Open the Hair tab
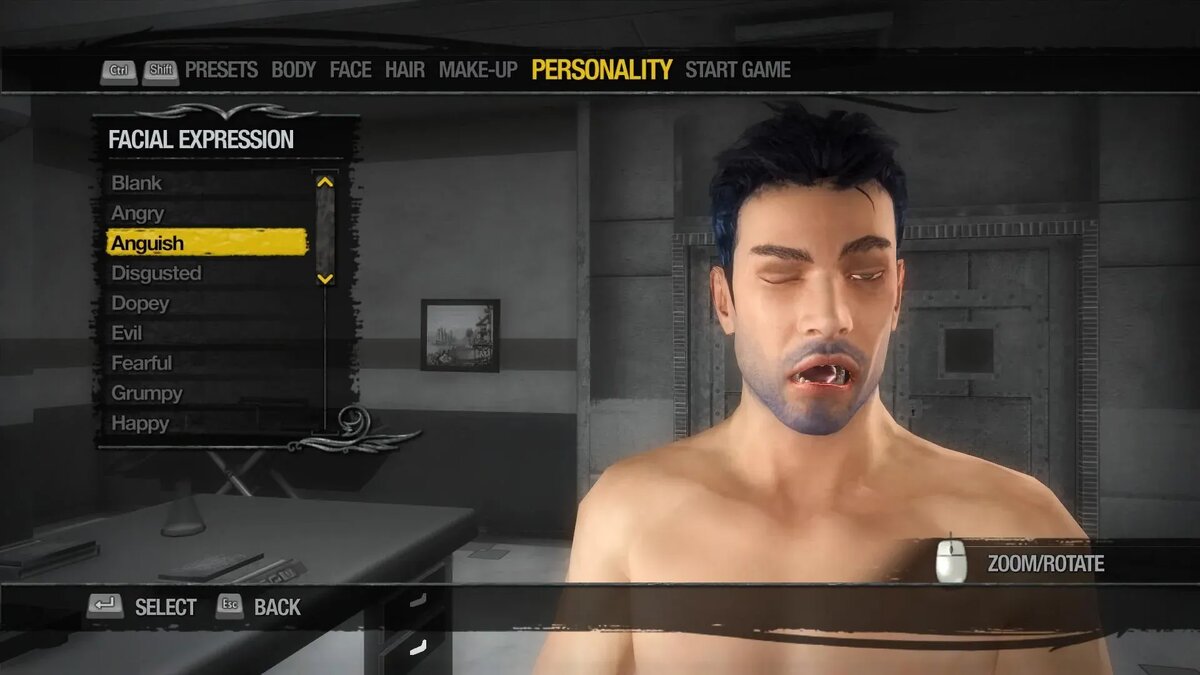Image resolution: width=1200 pixels, height=675 pixels. (x=405, y=70)
